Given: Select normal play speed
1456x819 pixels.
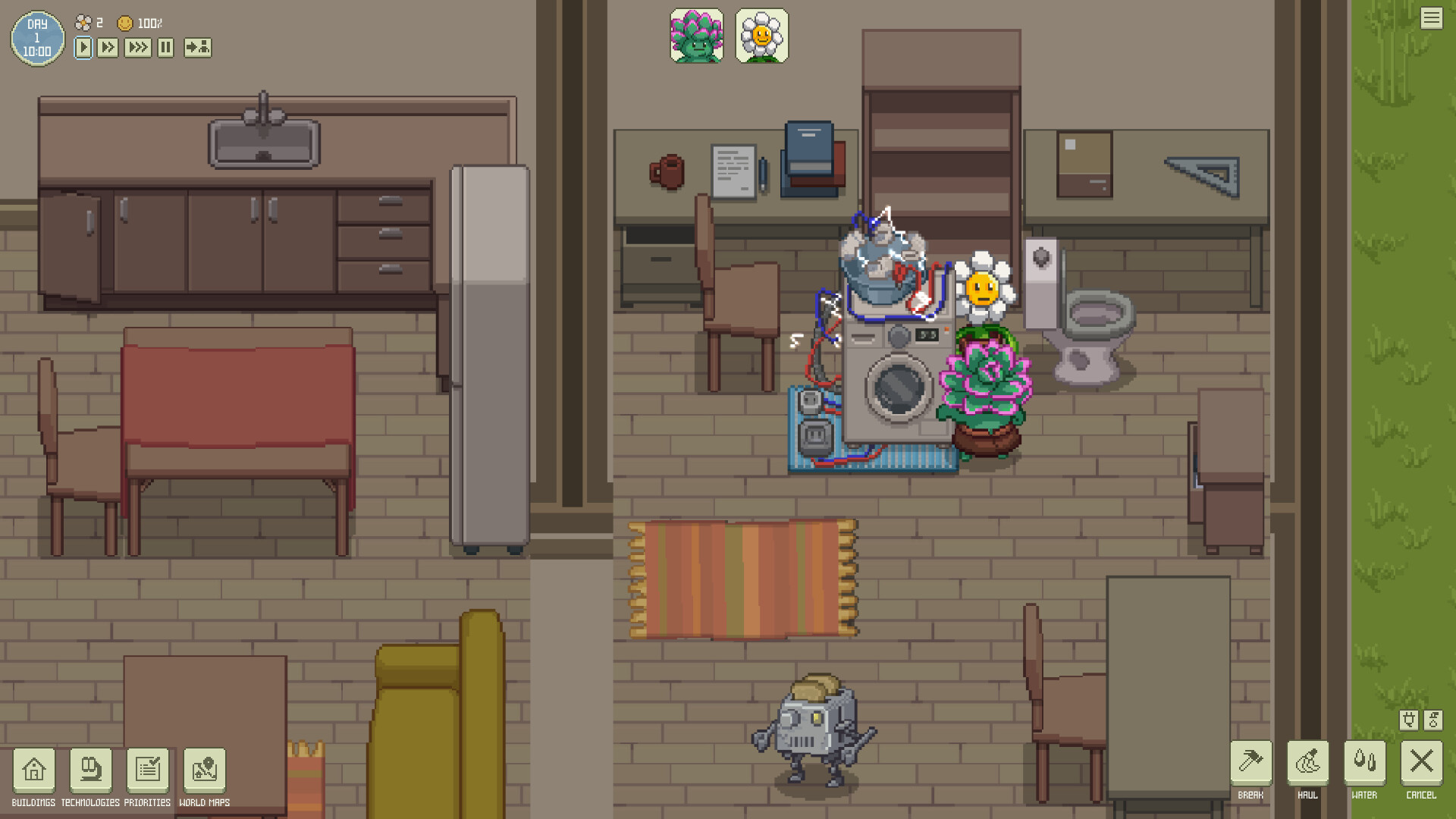Looking at the screenshot, I should pyautogui.click(x=82, y=47).
